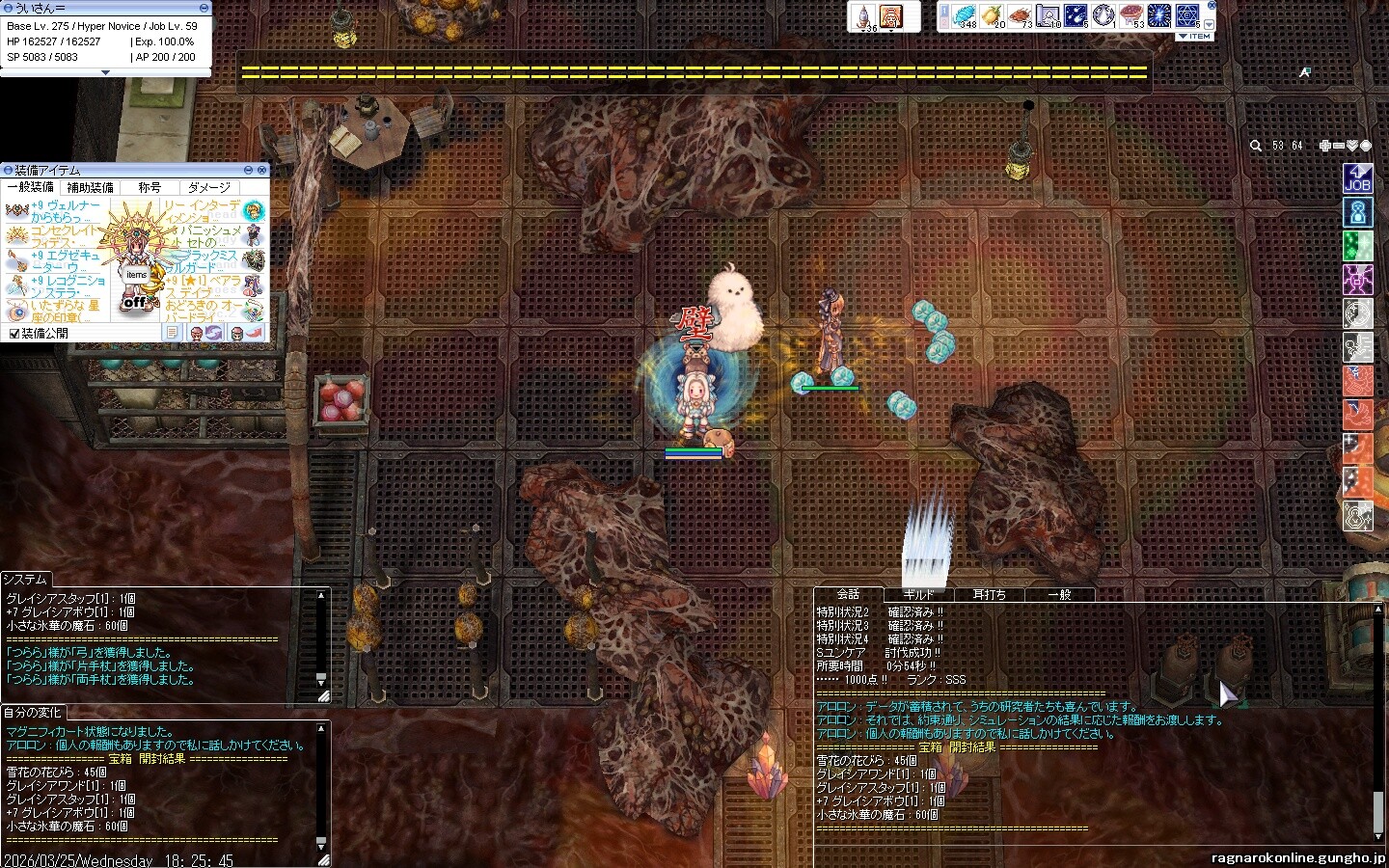Open the 称号 title tab
The height and width of the screenshot is (868, 1389).
click(150, 187)
